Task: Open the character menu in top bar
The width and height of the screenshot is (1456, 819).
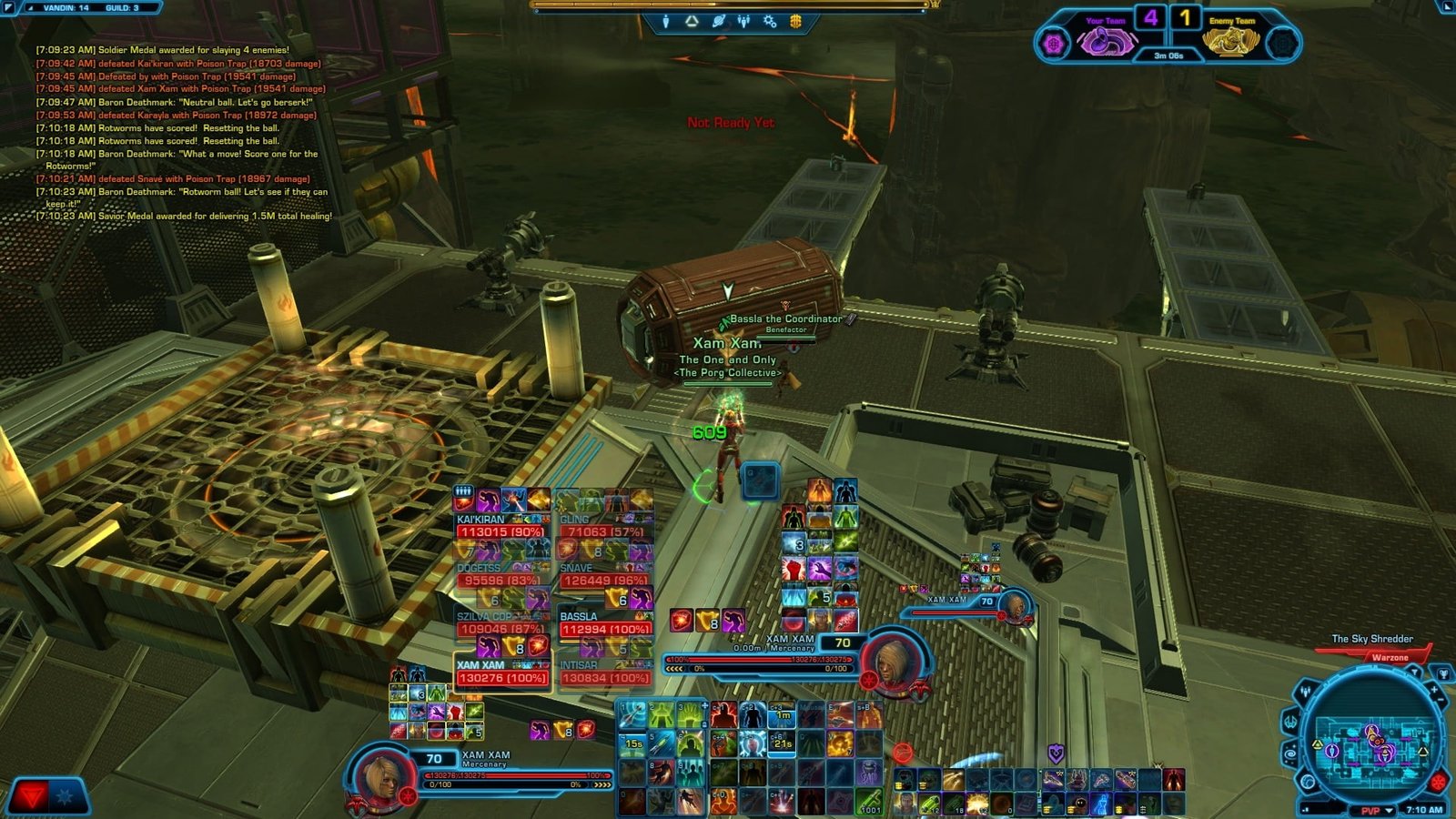Action: point(666,21)
